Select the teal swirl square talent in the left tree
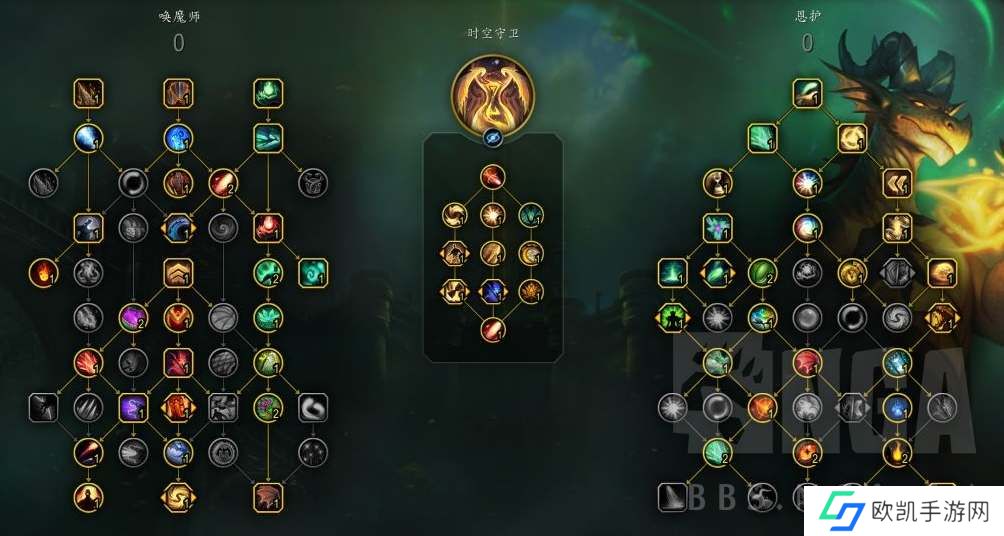The image size is (1004, 536). (313, 271)
